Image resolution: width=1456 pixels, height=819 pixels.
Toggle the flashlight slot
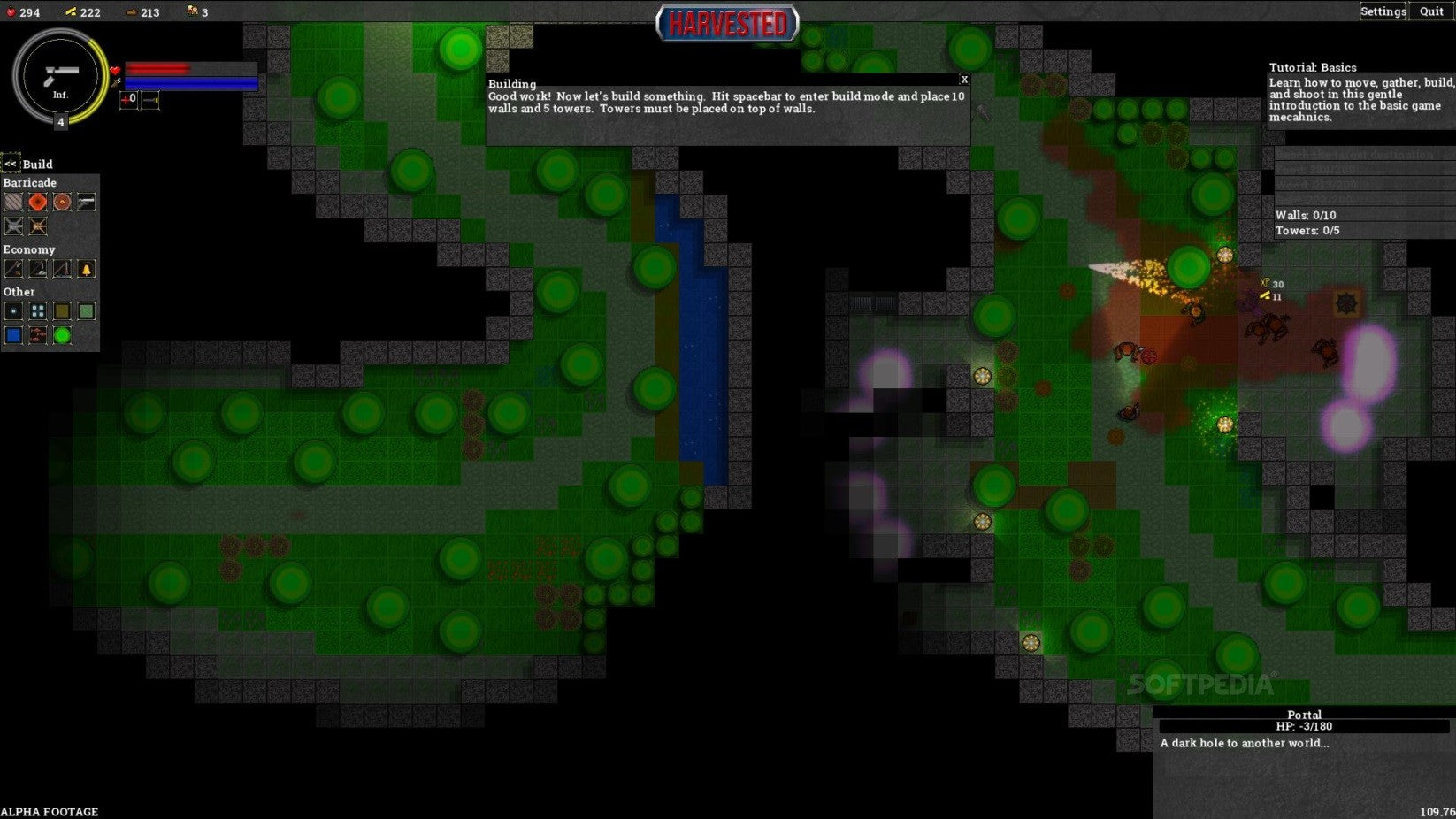tap(150, 99)
